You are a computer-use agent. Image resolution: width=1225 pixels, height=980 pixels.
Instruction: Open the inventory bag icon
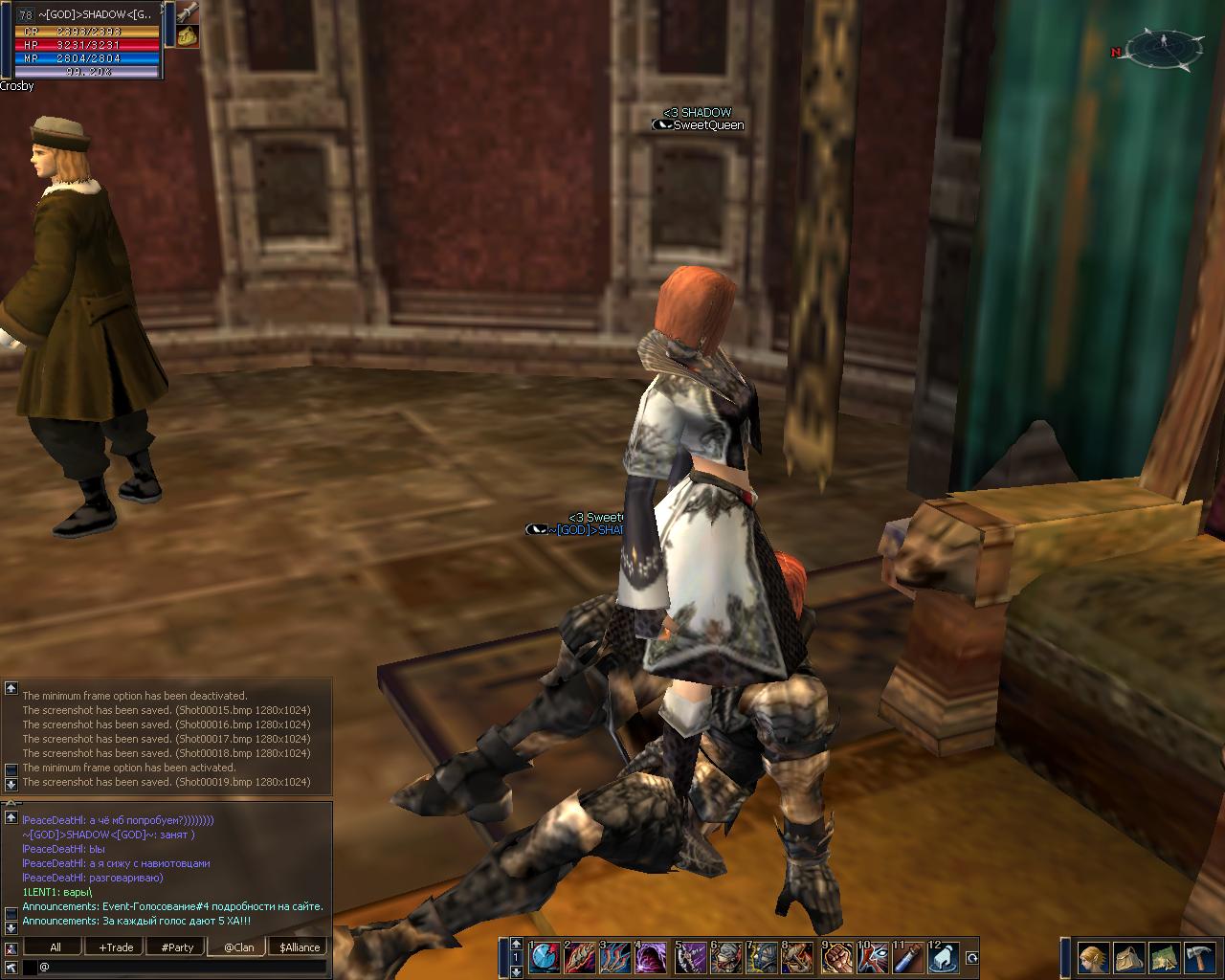pos(1128,957)
